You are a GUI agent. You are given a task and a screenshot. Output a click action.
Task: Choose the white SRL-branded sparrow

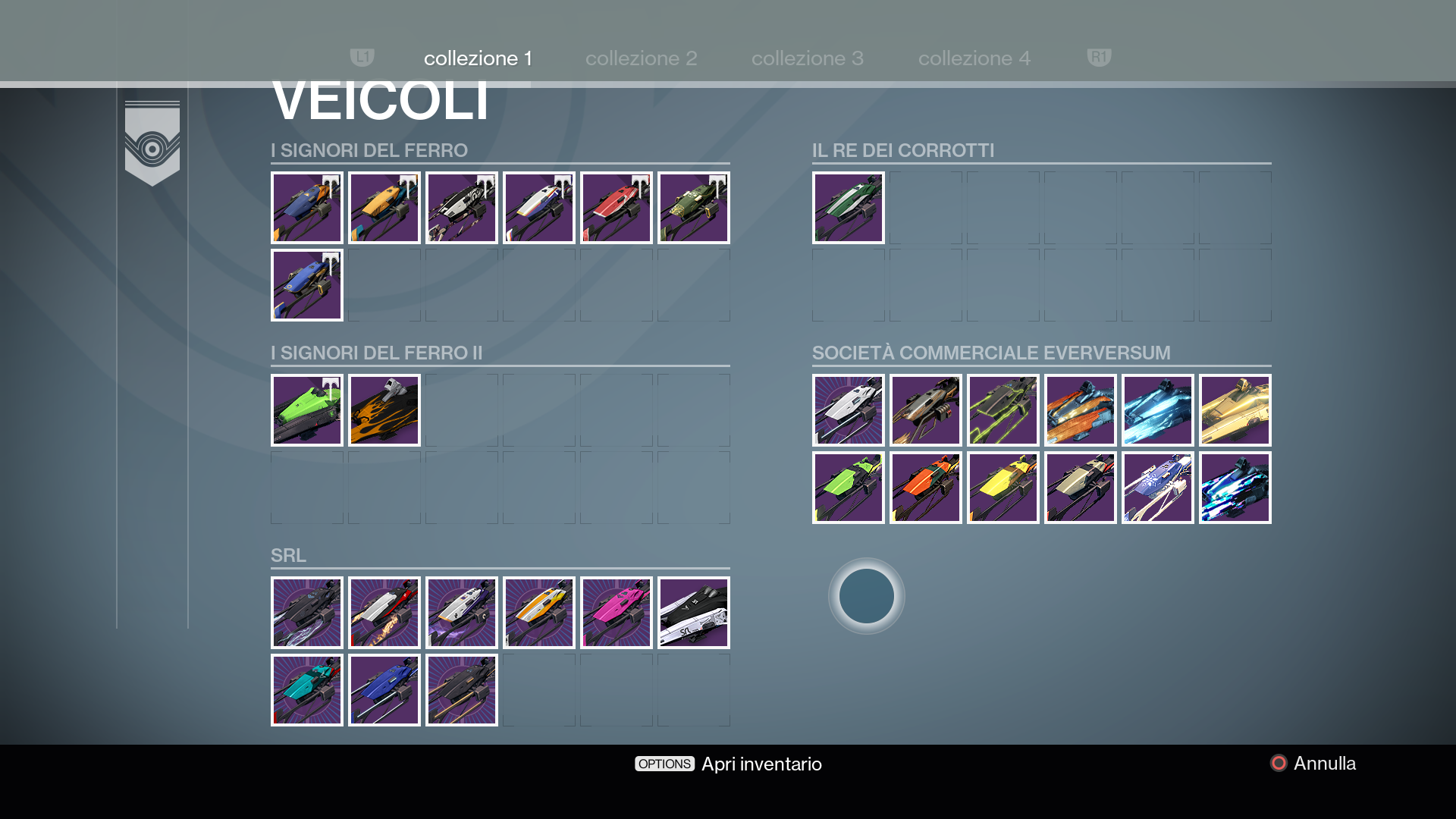click(x=694, y=613)
